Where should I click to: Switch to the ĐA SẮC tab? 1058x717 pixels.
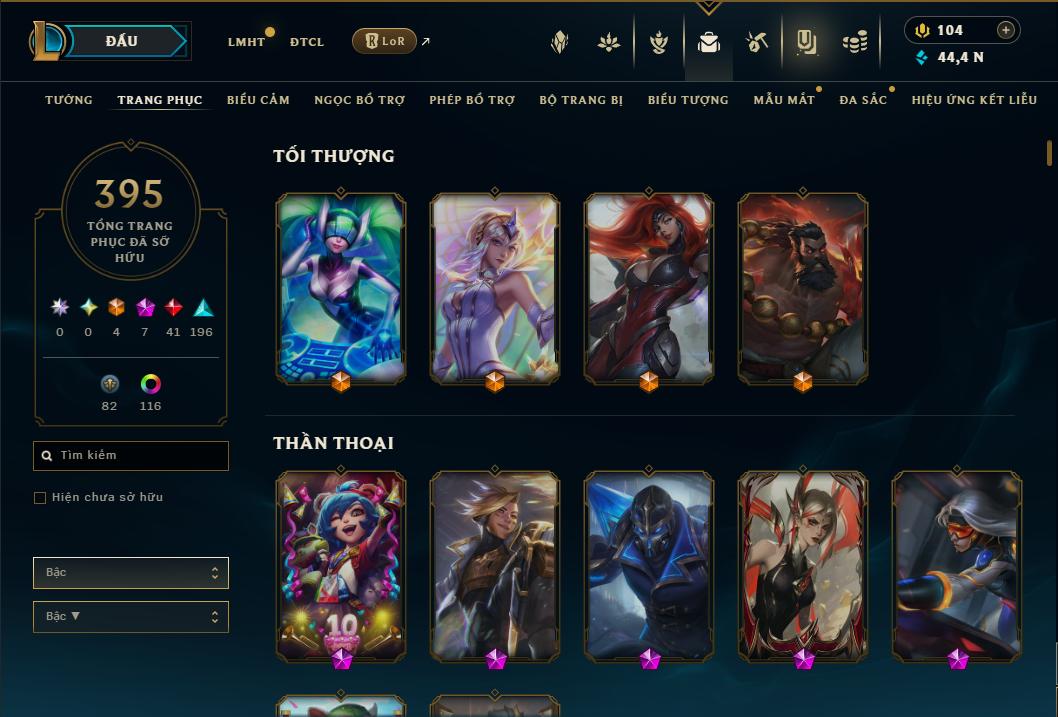[863, 100]
